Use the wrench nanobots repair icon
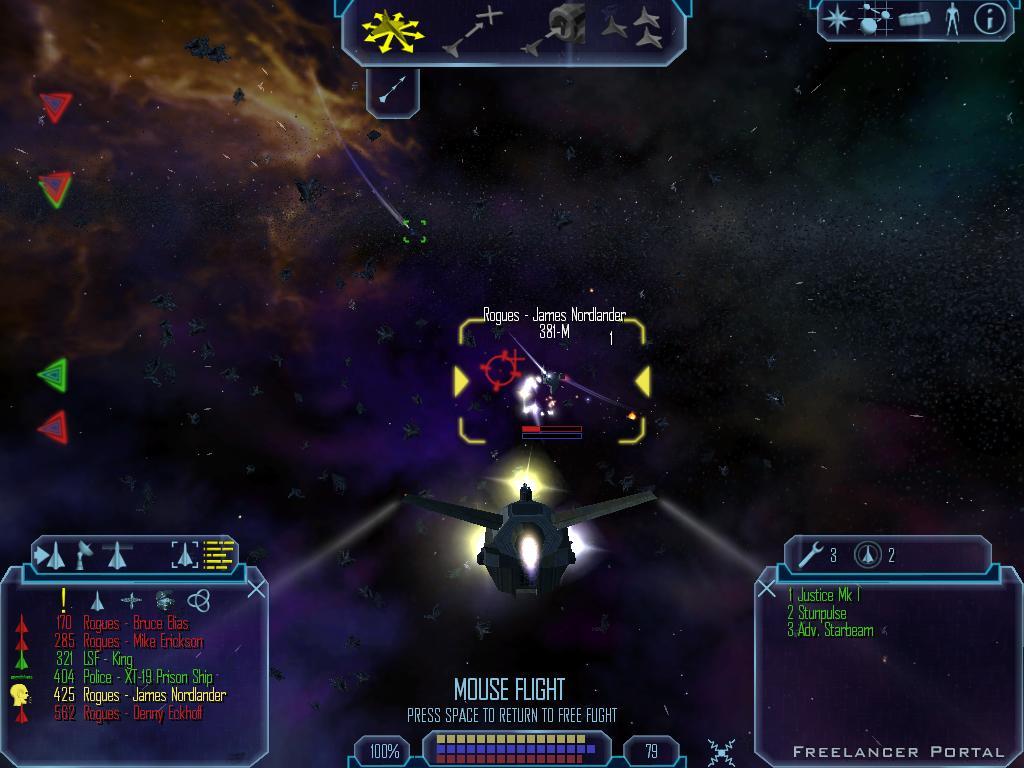 pos(812,554)
